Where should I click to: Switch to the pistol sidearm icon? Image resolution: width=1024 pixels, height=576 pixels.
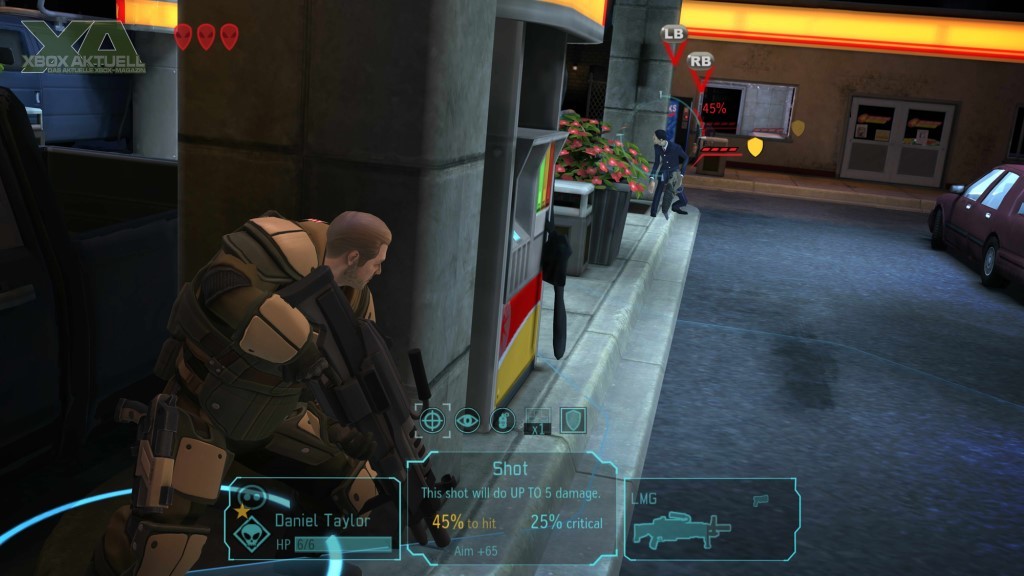point(762,498)
